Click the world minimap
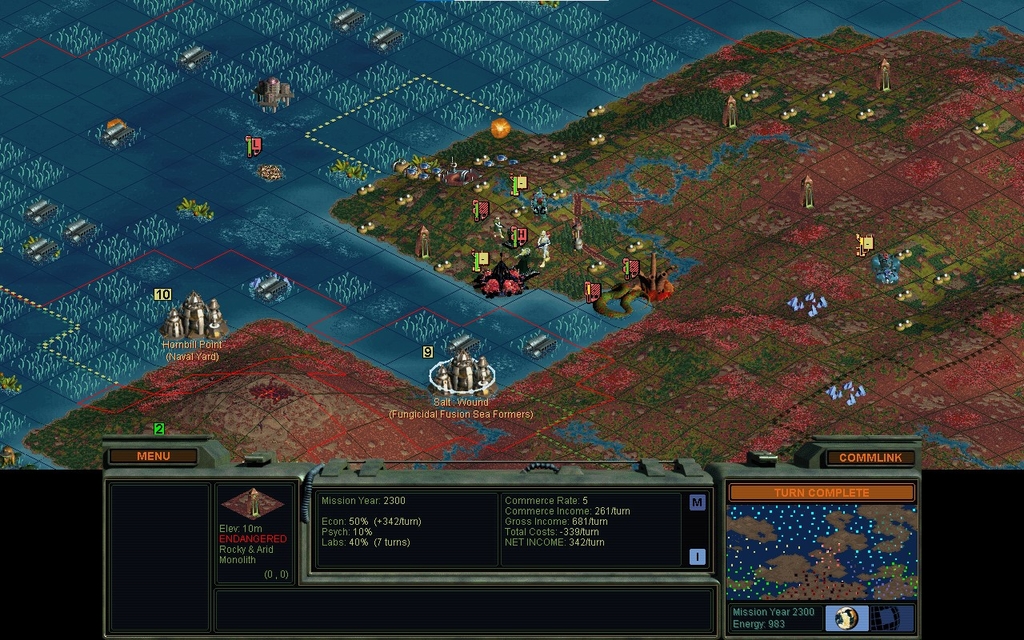This screenshot has width=1024, height=640. (821, 551)
